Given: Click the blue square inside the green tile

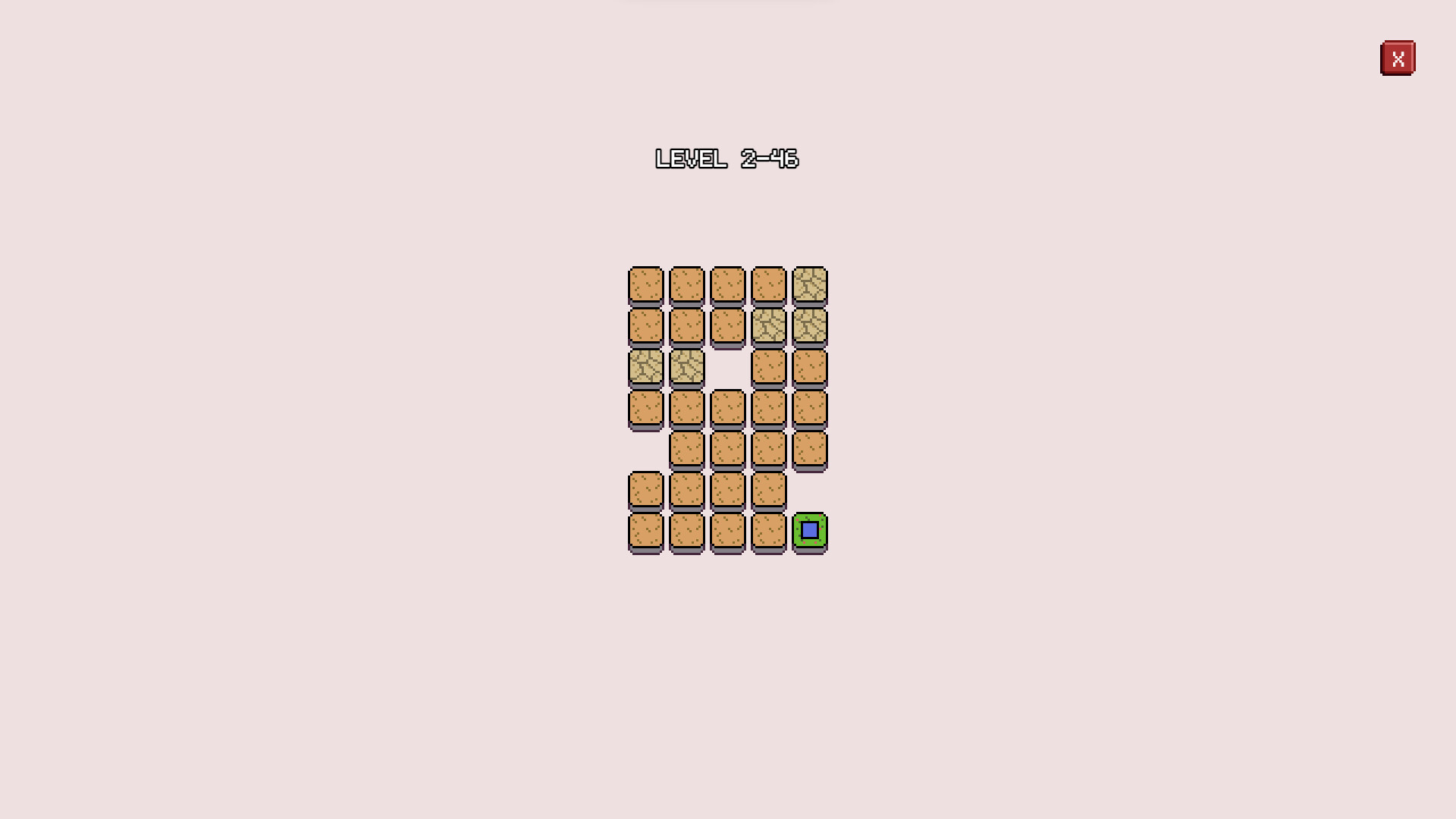Looking at the screenshot, I should pos(810,530).
